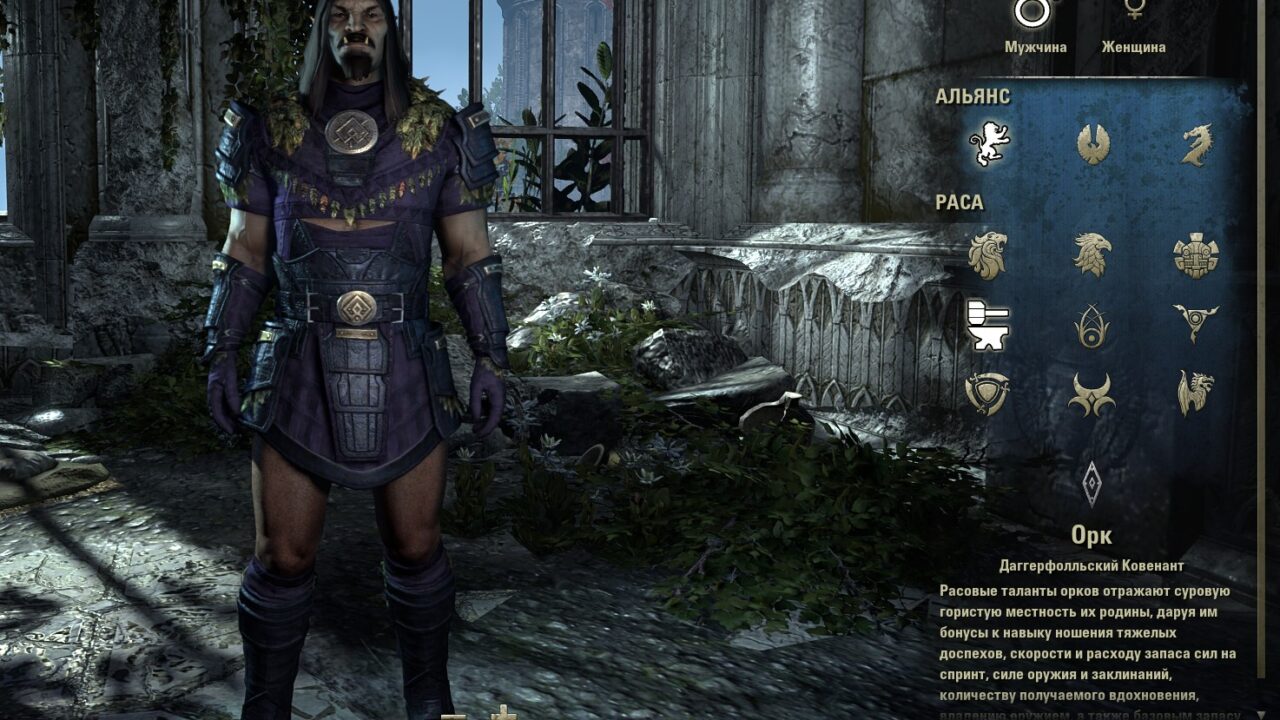
Task: Choose the crescent moons race icon
Action: pos(1092,395)
